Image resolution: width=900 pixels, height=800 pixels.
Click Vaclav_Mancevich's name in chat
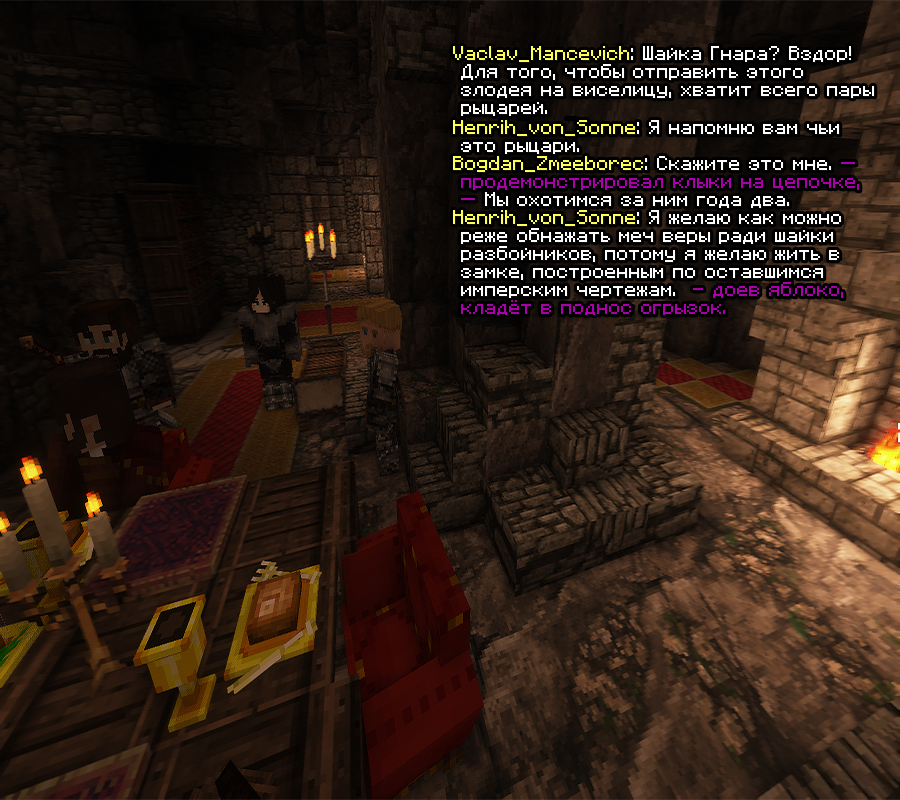[x=541, y=53]
